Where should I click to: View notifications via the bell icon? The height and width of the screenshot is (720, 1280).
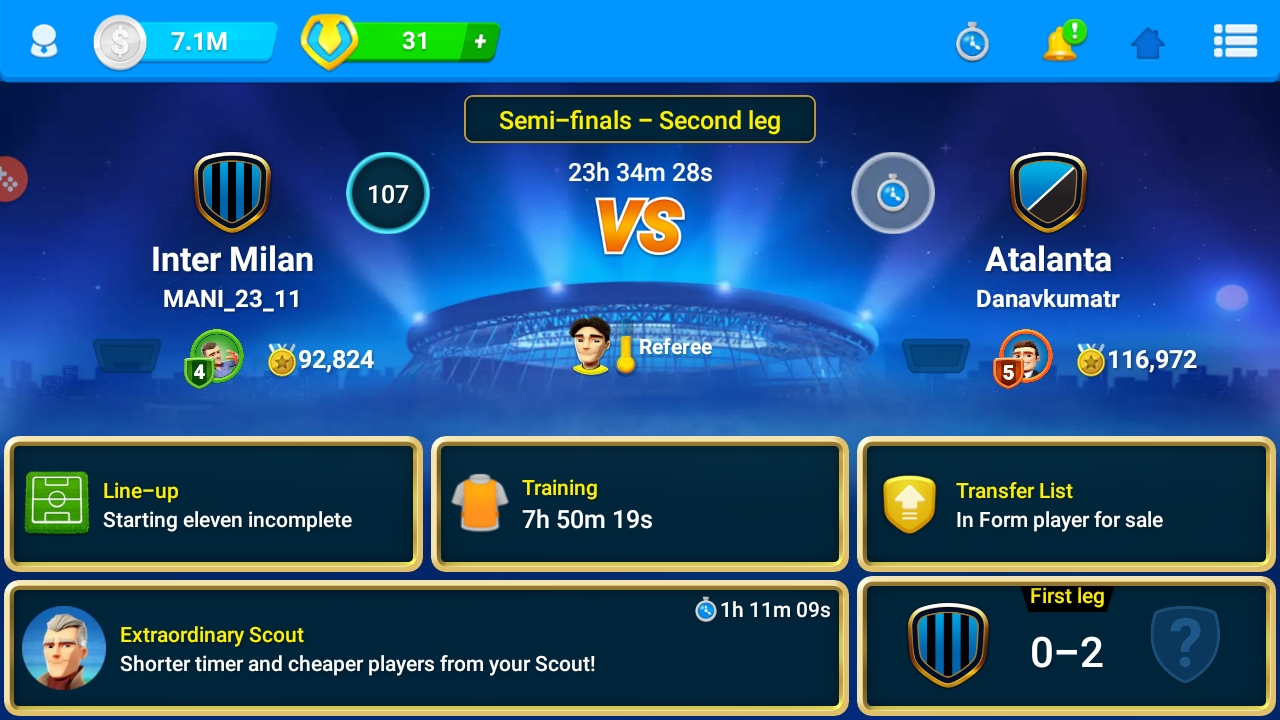coord(1062,42)
